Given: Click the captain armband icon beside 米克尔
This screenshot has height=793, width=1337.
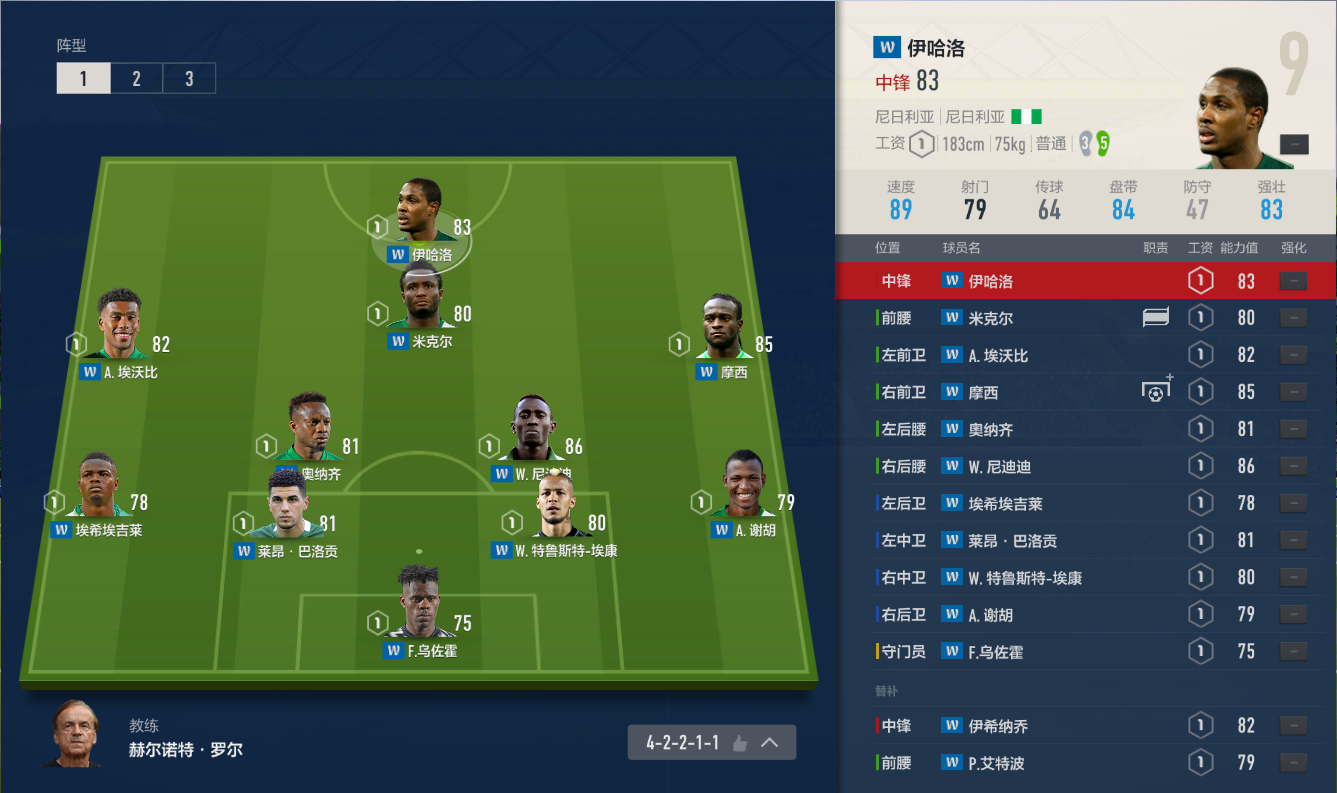Looking at the screenshot, I should (x=1156, y=318).
